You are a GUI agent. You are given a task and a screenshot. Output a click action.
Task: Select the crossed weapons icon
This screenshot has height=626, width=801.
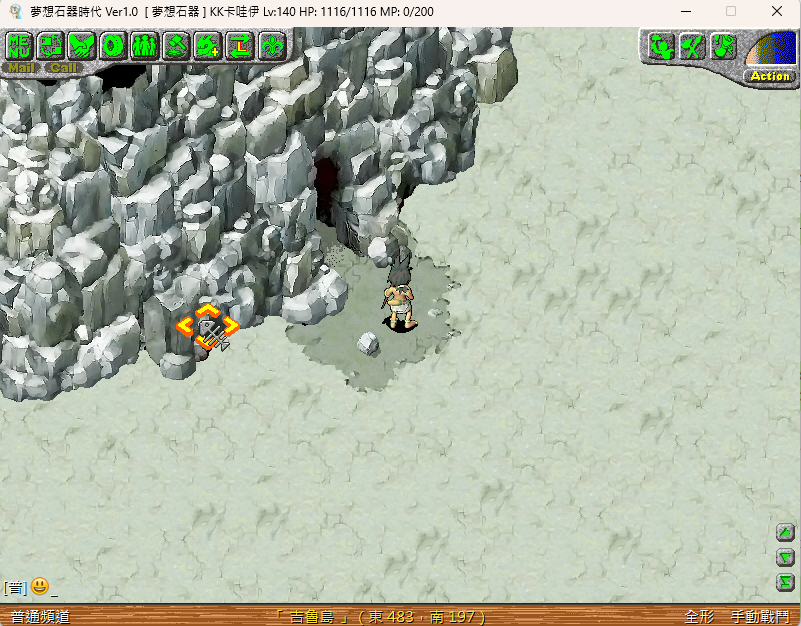(x=691, y=46)
